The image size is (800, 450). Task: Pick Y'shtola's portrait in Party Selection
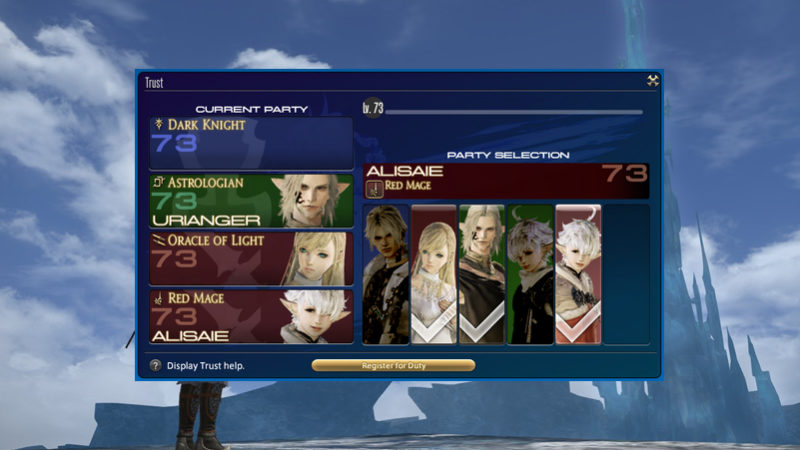(x=529, y=274)
